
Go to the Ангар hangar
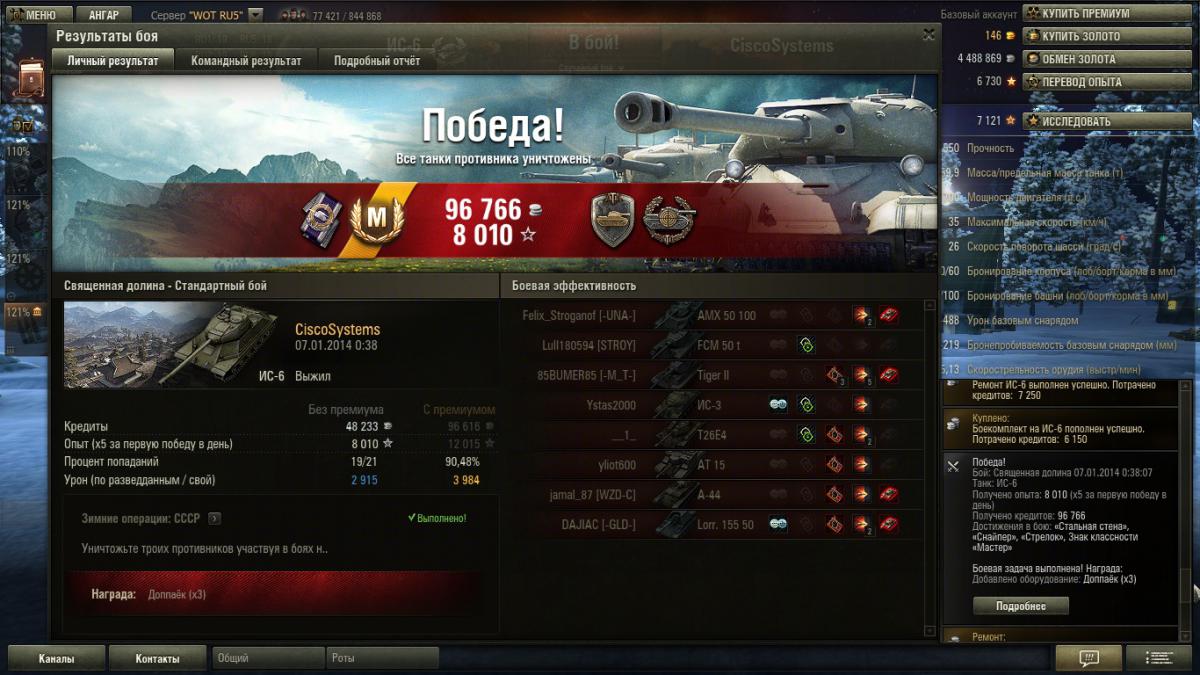(x=103, y=15)
